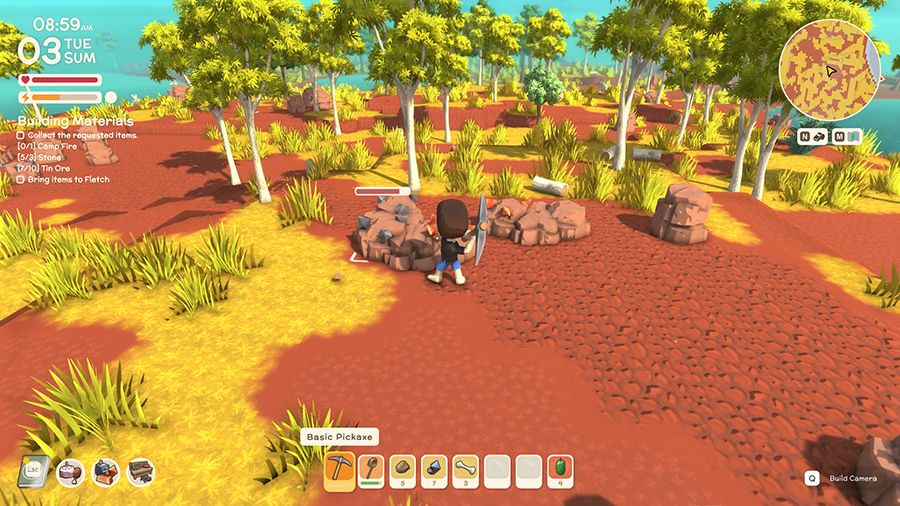This screenshot has height=506, width=900.
Task: Select the Basic Pickaxe hotbar slot
Action: point(340,470)
